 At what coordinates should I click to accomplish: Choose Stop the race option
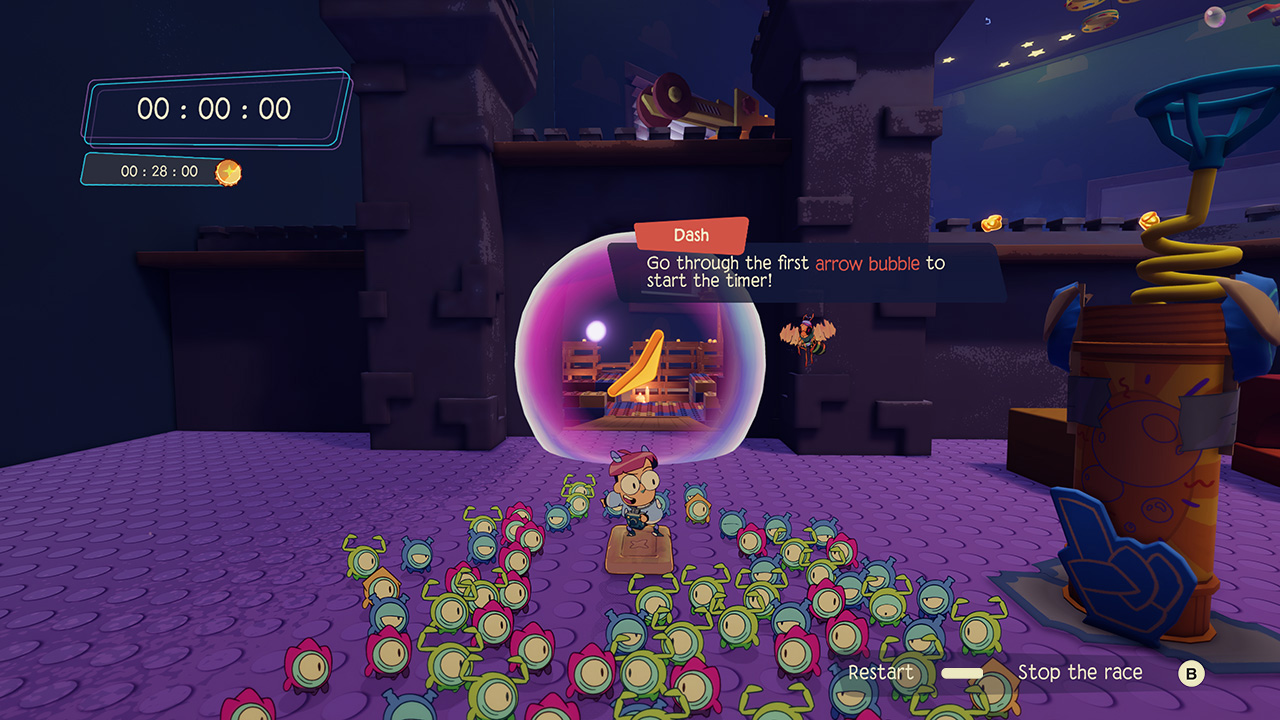point(1081,673)
